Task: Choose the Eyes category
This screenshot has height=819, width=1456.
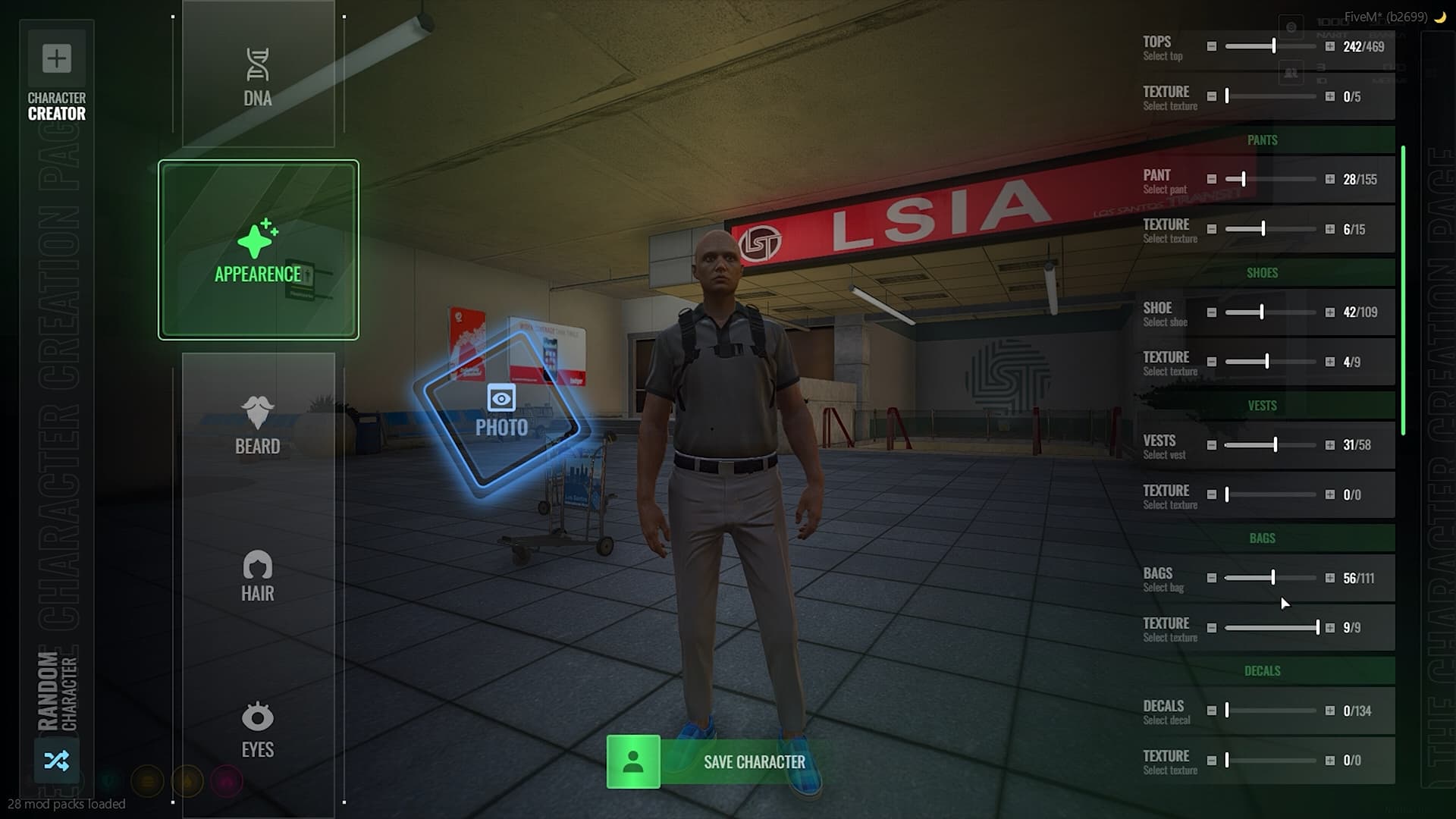Action: pyautogui.click(x=258, y=730)
